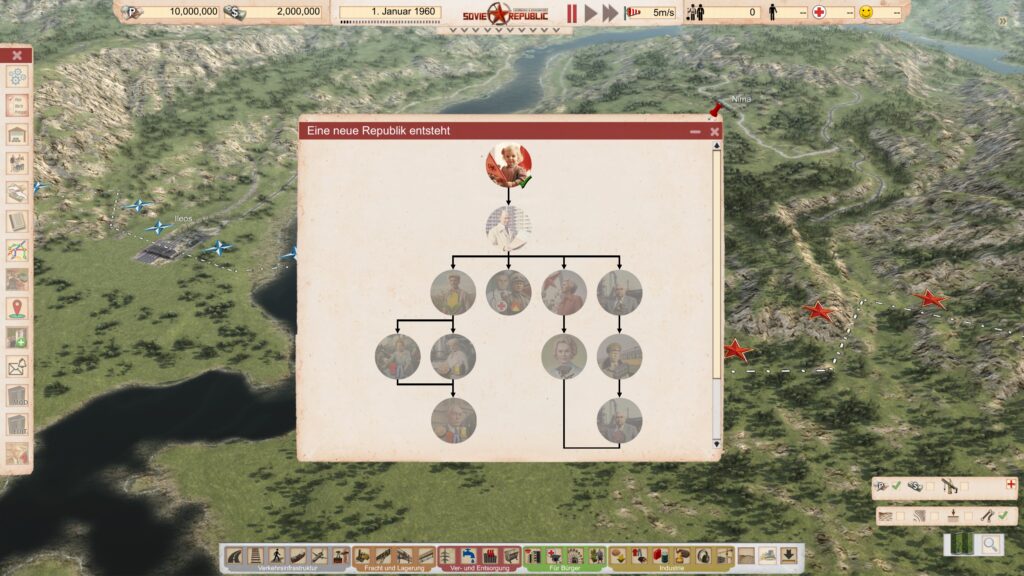The height and width of the screenshot is (576, 1024).
Task: Close the 'Eine neue Republik entsteht' window
Action: 714,131
